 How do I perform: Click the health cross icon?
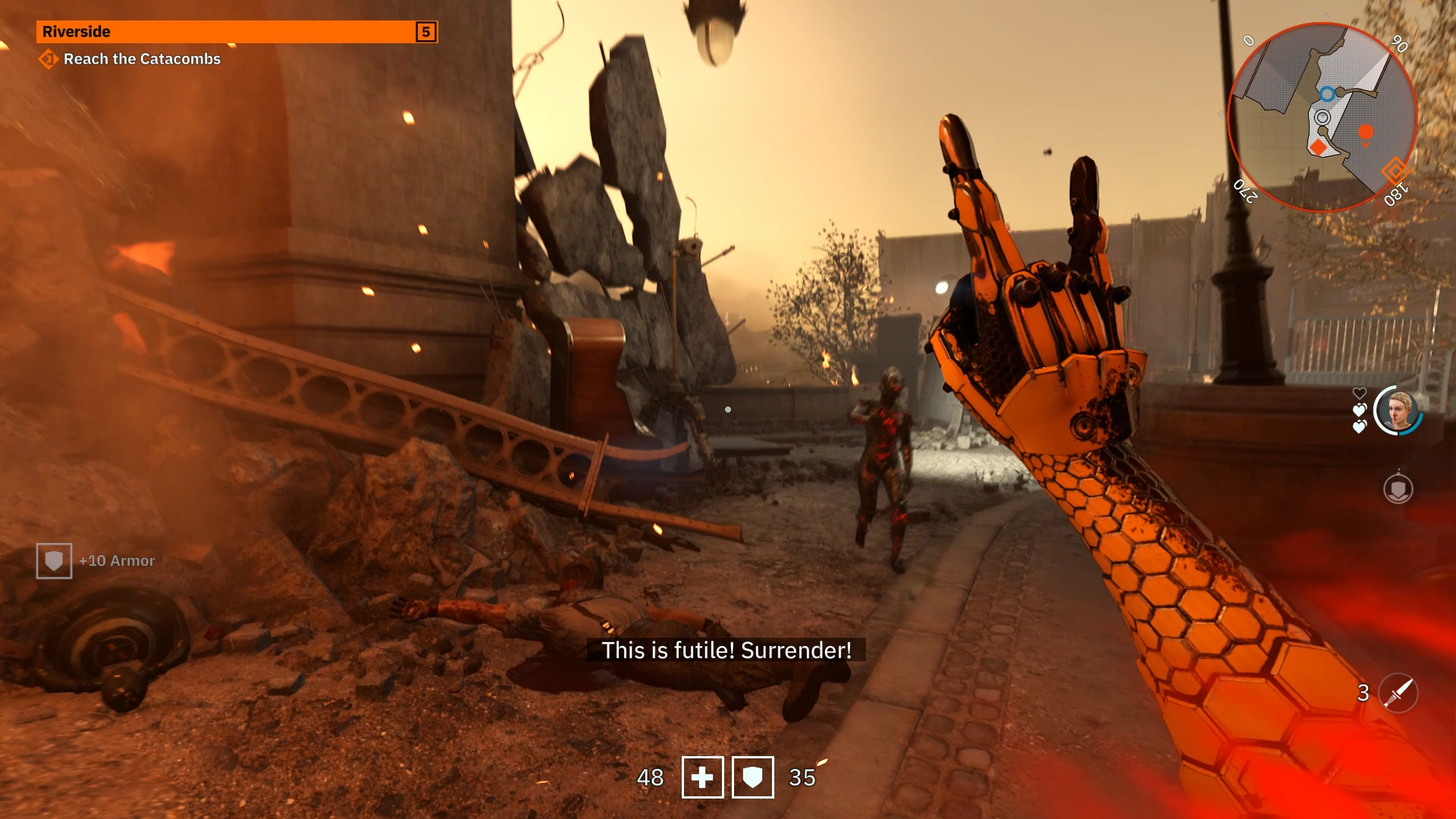[702, 777]
